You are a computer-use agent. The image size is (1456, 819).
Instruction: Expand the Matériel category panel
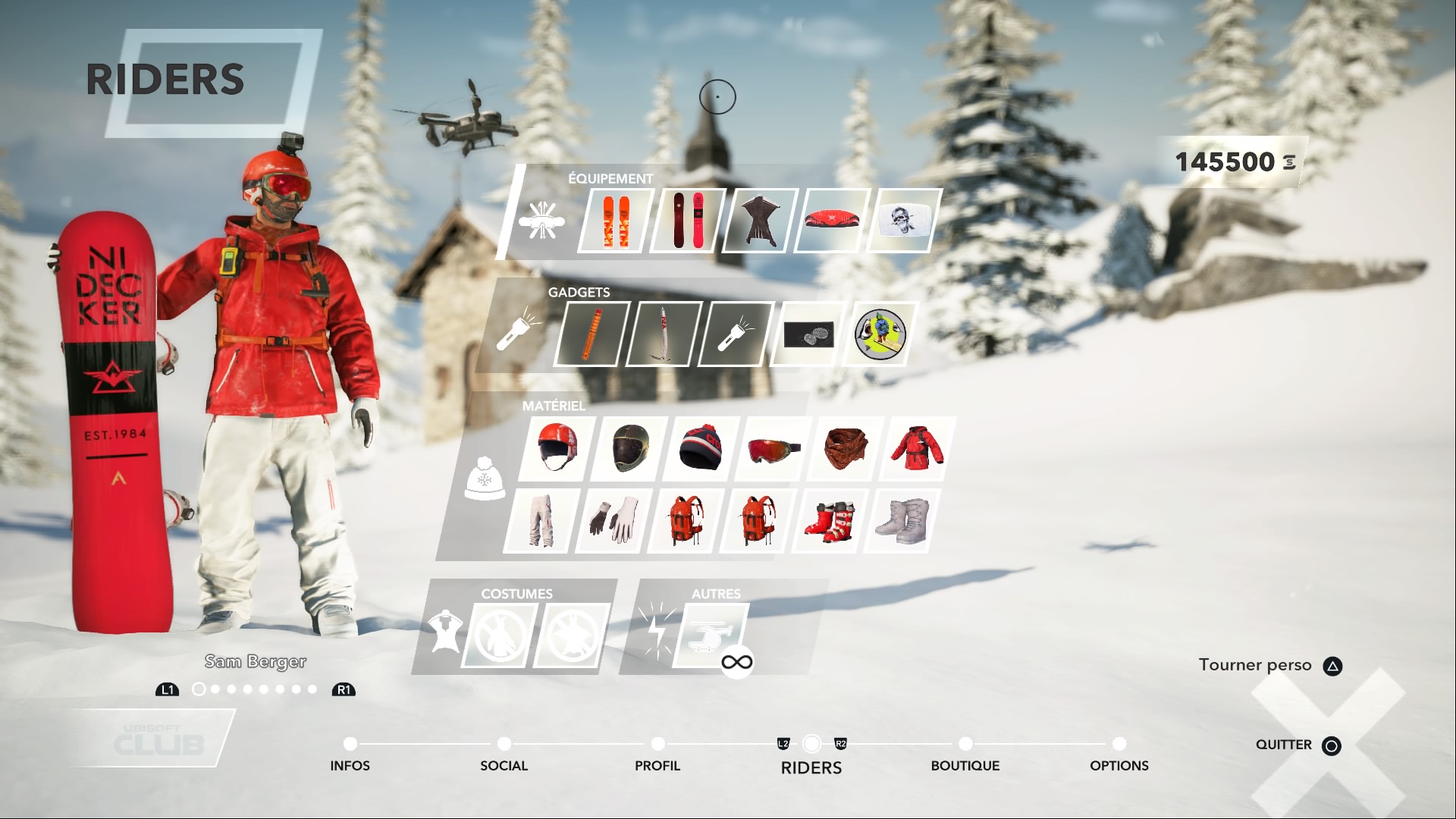[485, 479]
